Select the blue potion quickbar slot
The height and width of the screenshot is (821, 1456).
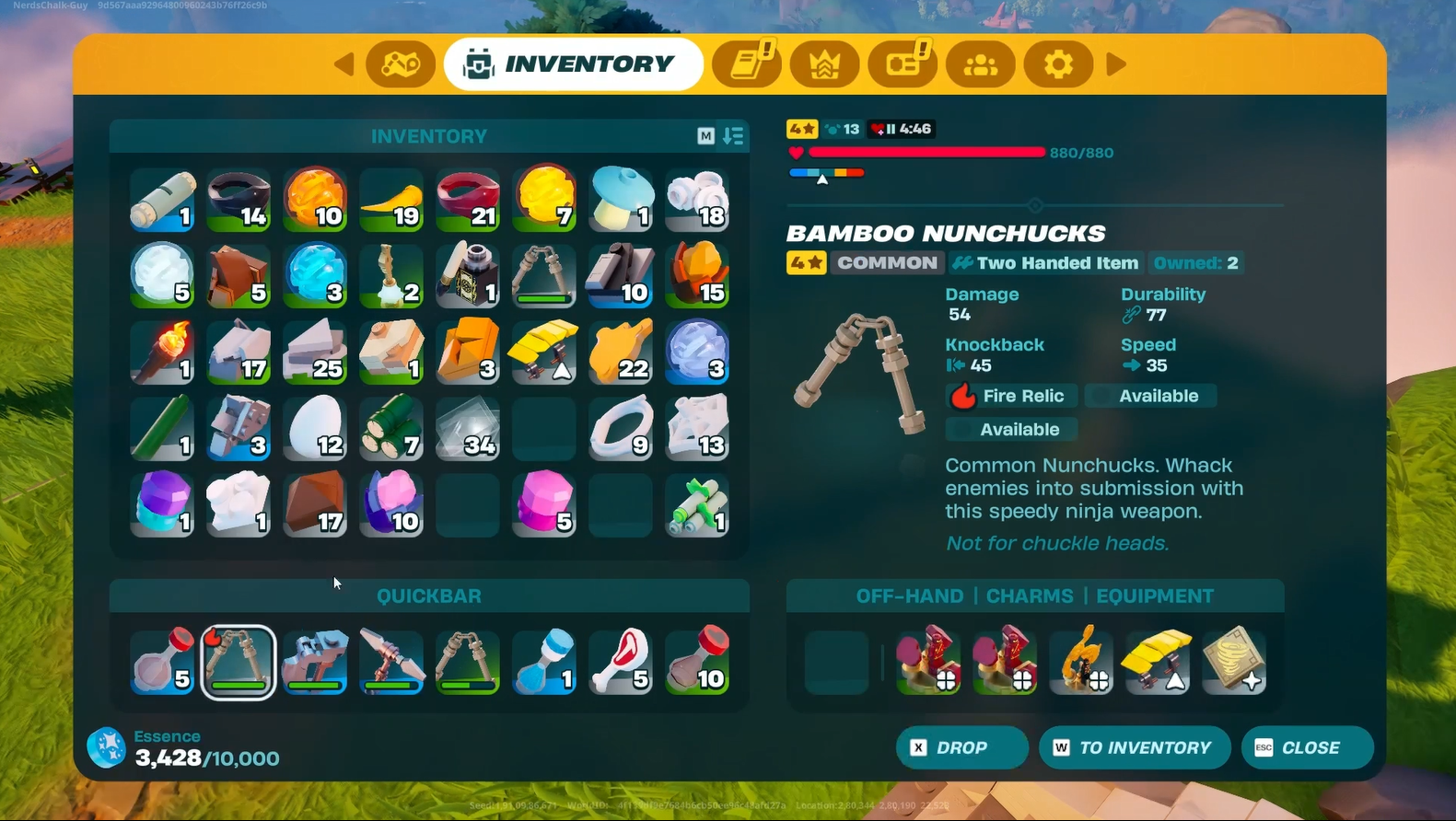coord(544,662)
